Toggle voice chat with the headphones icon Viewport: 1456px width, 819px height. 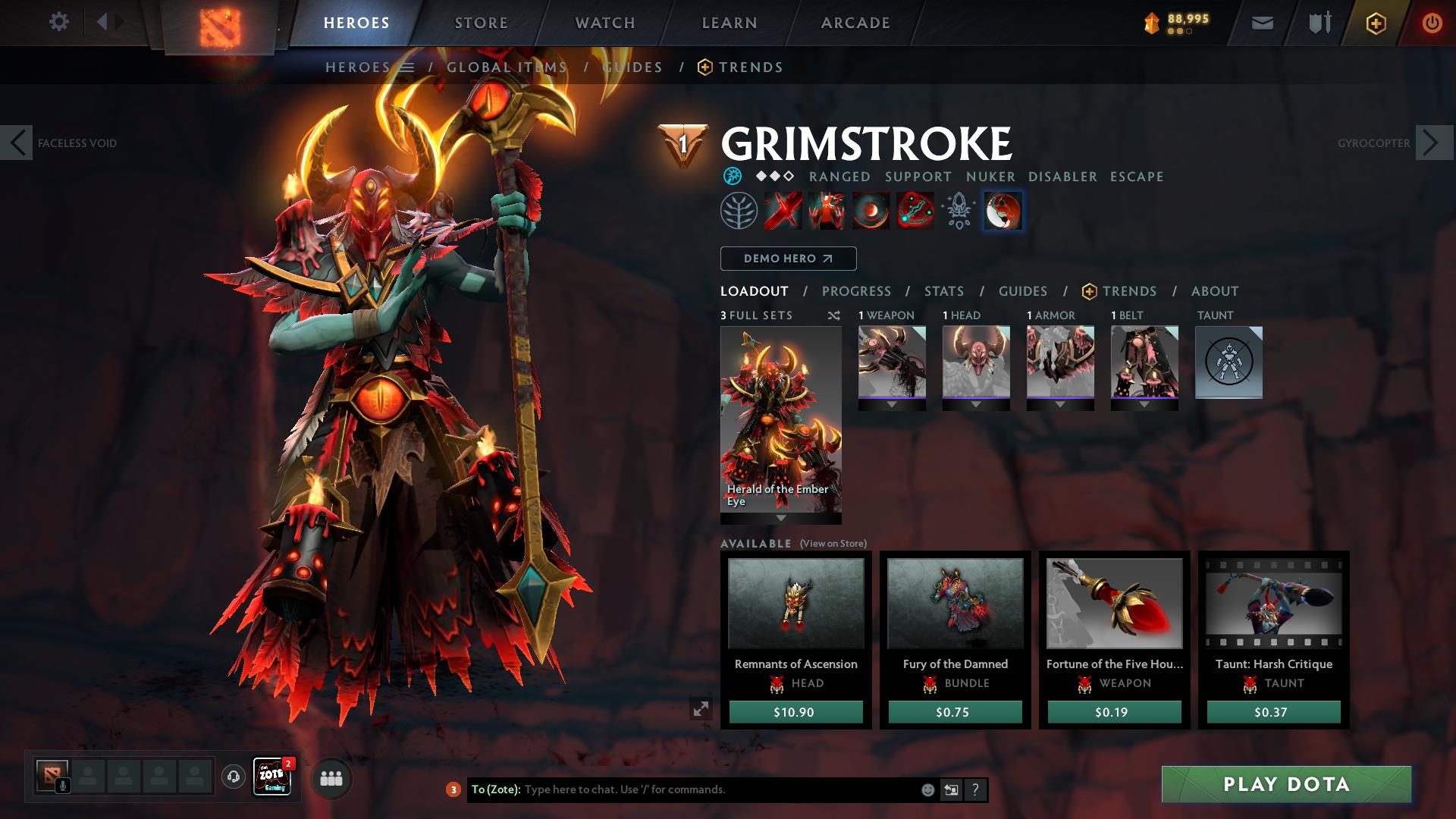233,777
